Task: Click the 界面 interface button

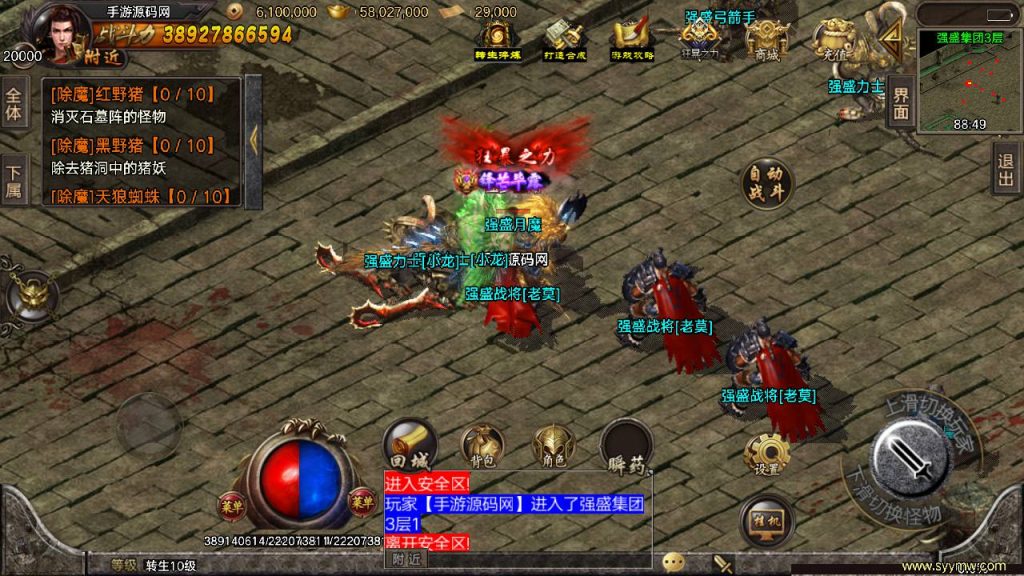Action: pos(901,102)
